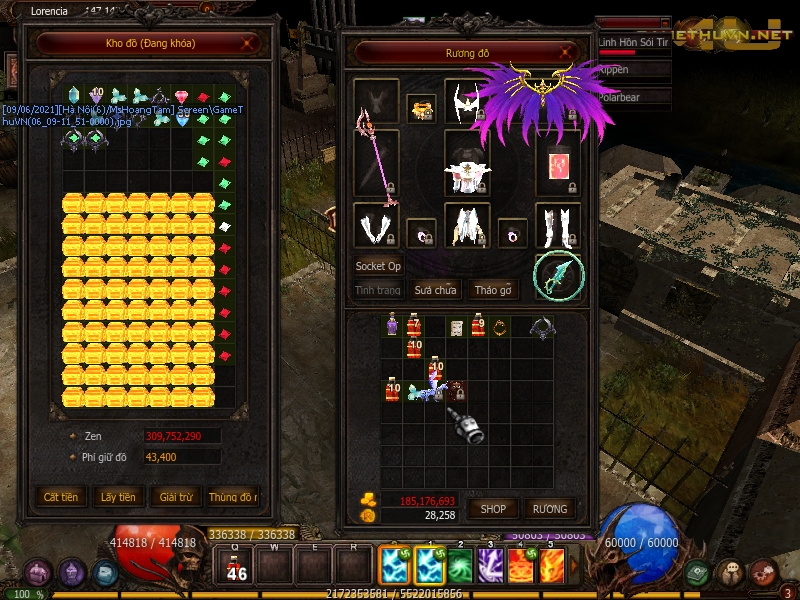
Task: Close the Rương đồ inventory window
Action: click(x=567, y=53)
